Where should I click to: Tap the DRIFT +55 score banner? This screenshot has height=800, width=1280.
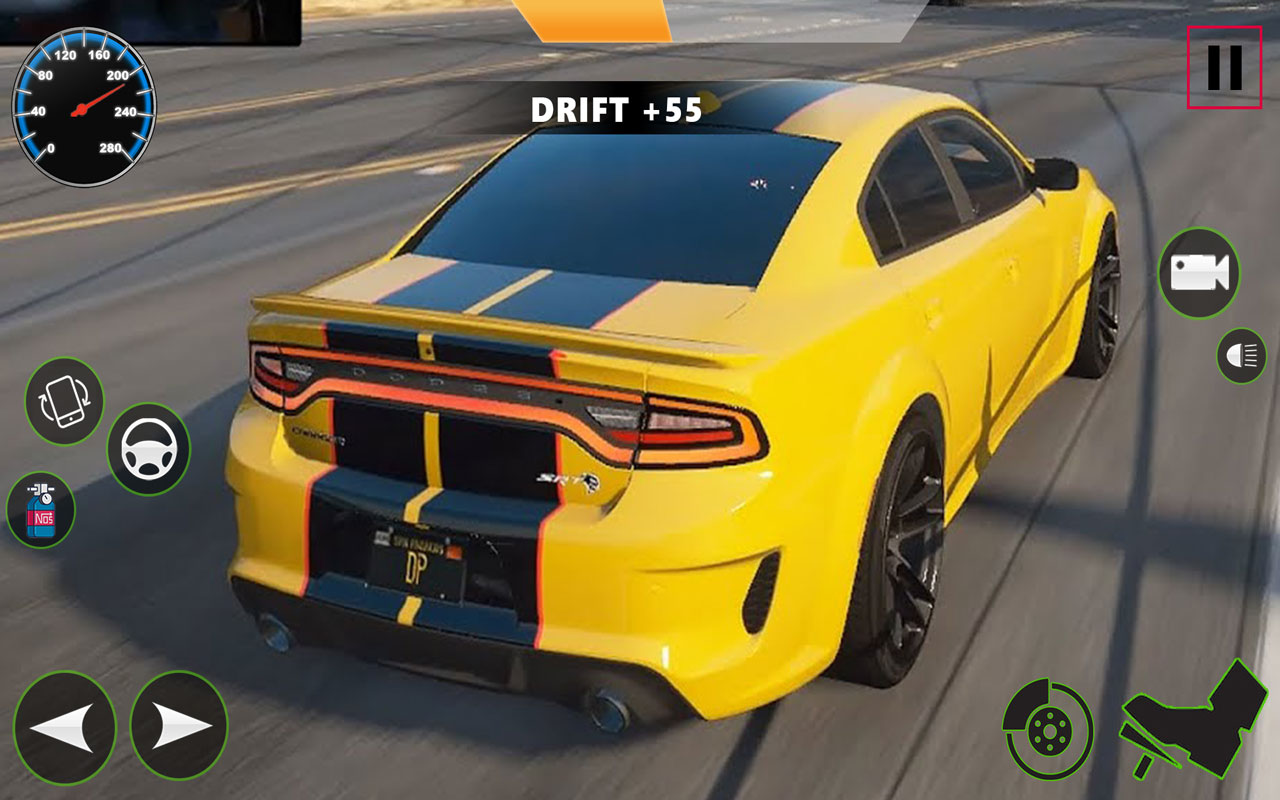(x=614, y=112)
